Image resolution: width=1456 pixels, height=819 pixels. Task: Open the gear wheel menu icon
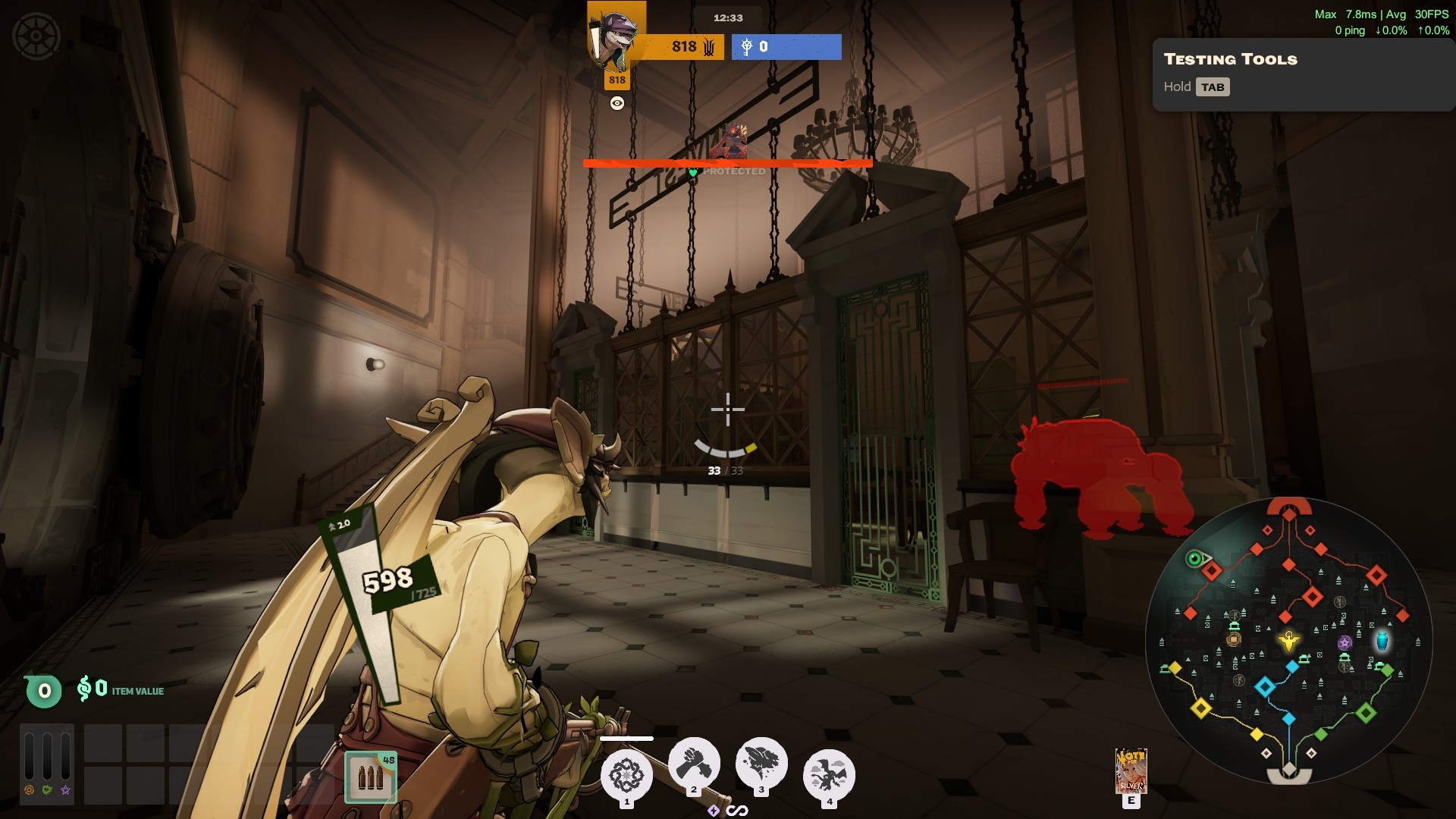coord(36,36)
